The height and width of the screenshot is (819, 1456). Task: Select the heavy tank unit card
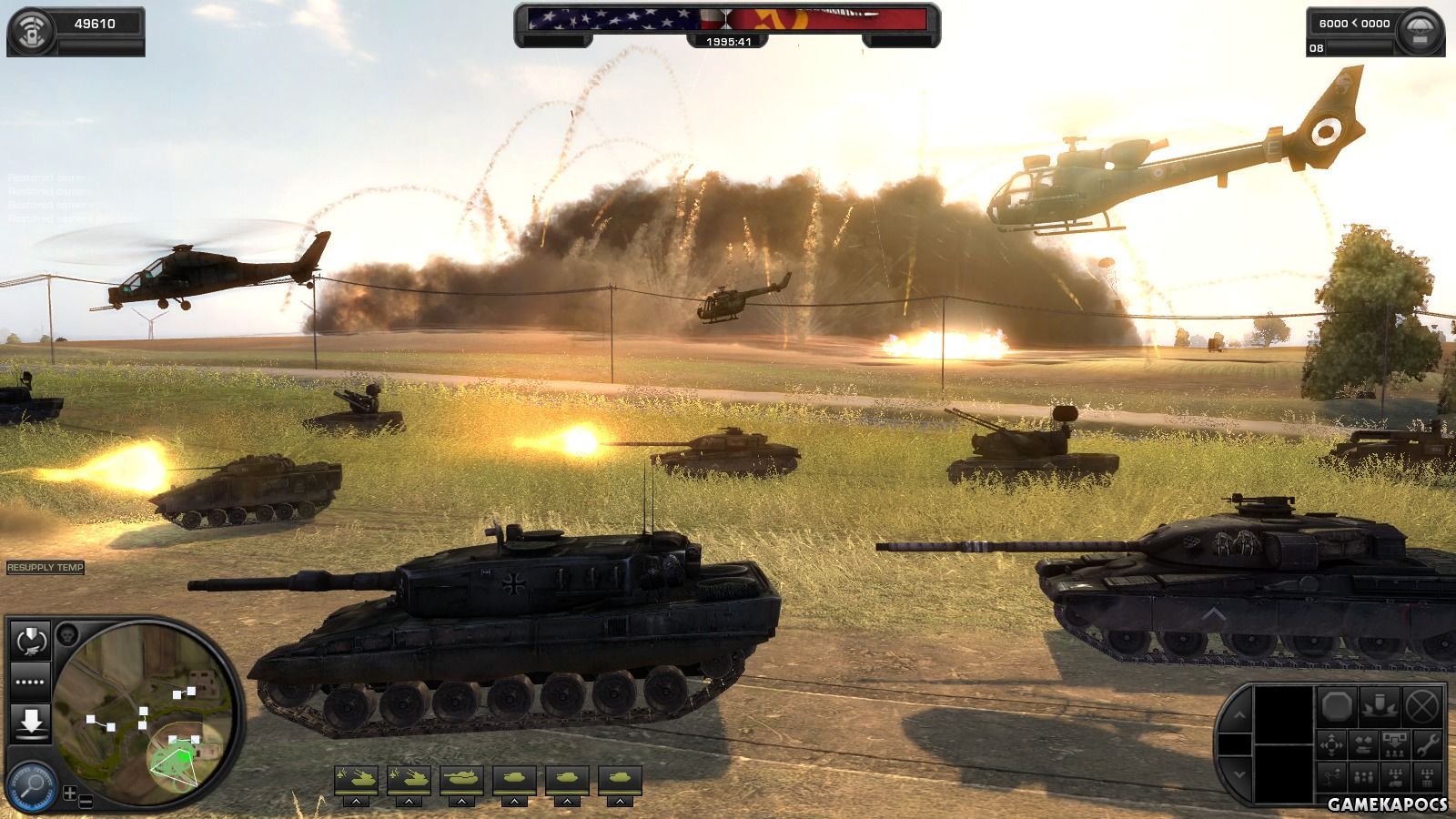(x=461, y=780)
